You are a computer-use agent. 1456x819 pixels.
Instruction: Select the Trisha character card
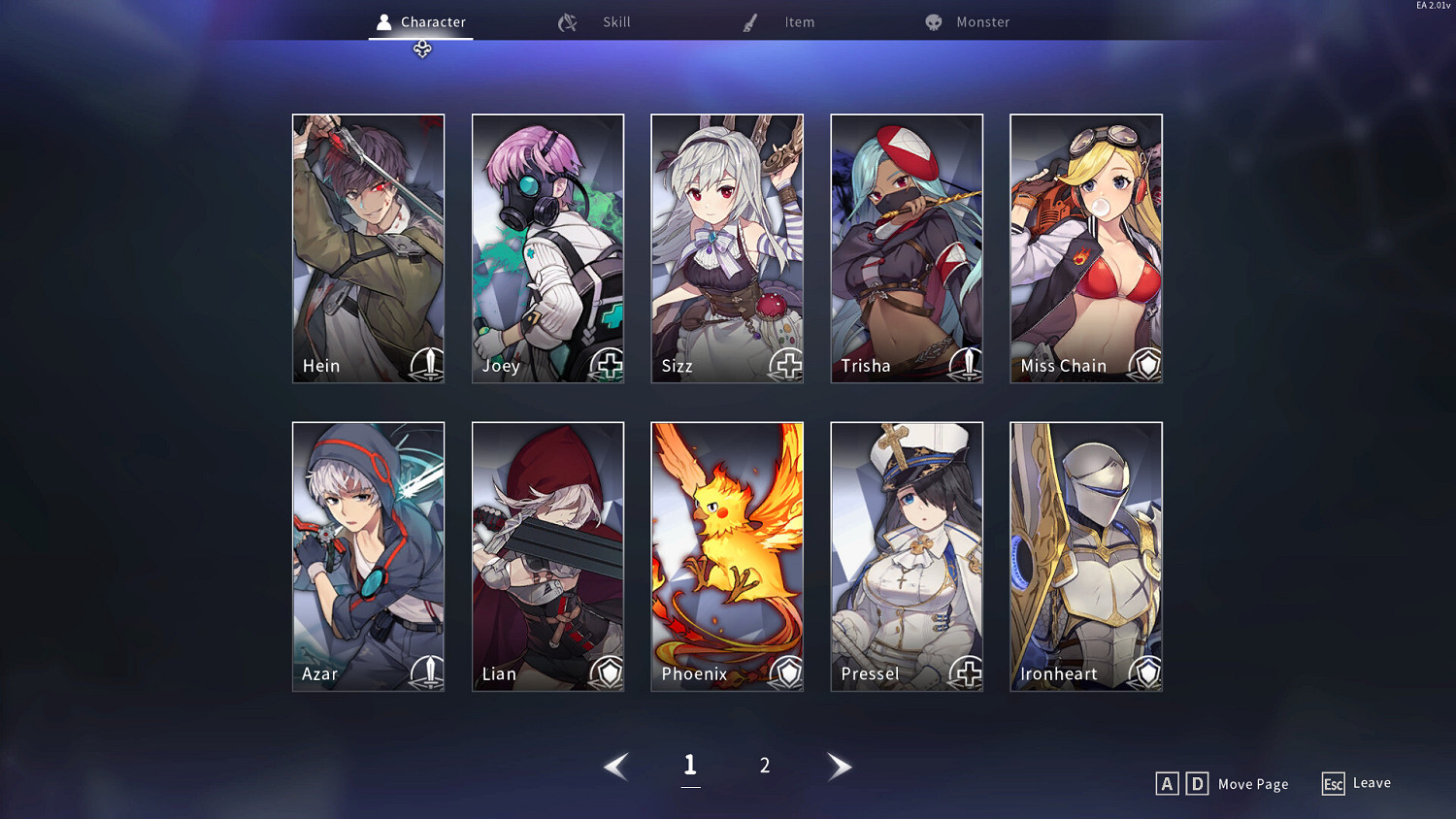pyautogui.click(x=906, y=247)
